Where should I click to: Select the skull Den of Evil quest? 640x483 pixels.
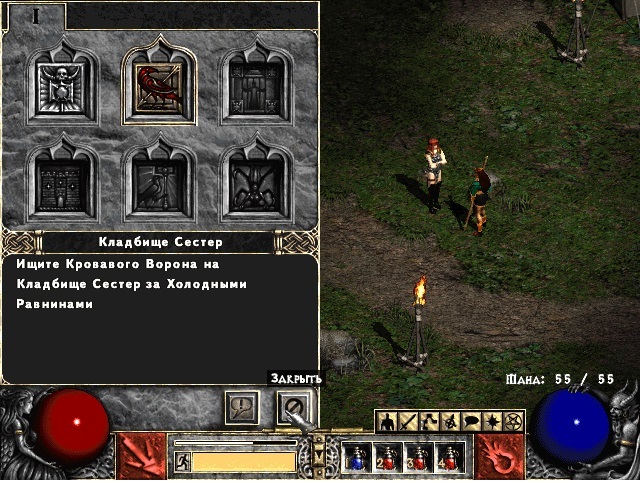pos(62,87)
